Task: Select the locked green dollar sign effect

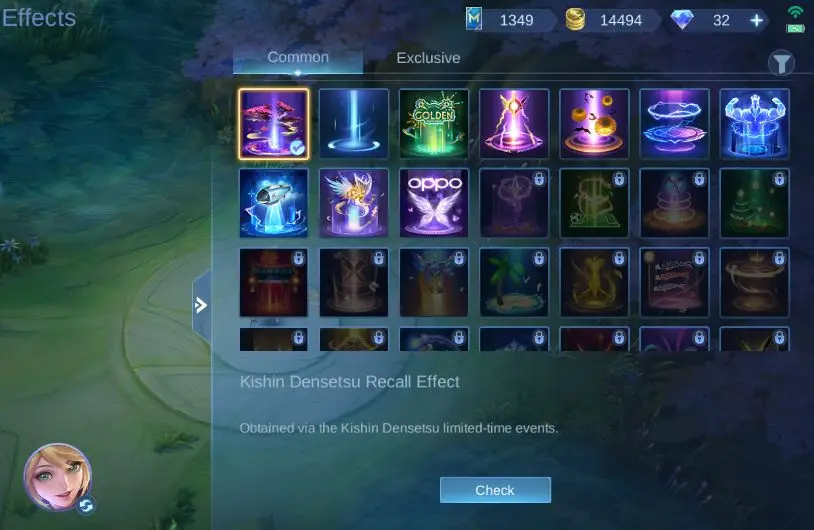Action: click(x=594, y=203)
